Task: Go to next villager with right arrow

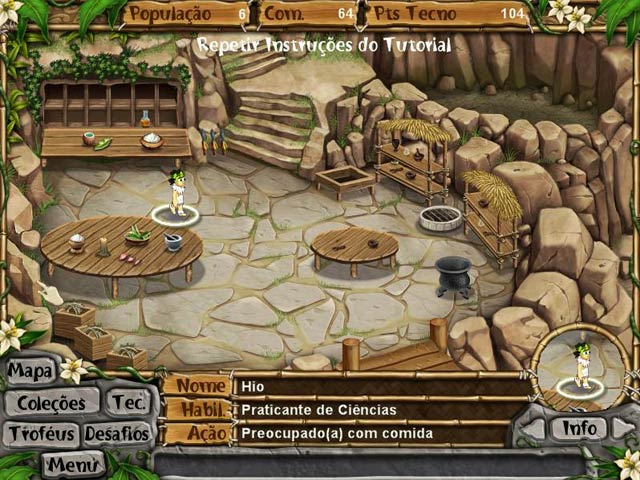Action: (x=624, y=429)
